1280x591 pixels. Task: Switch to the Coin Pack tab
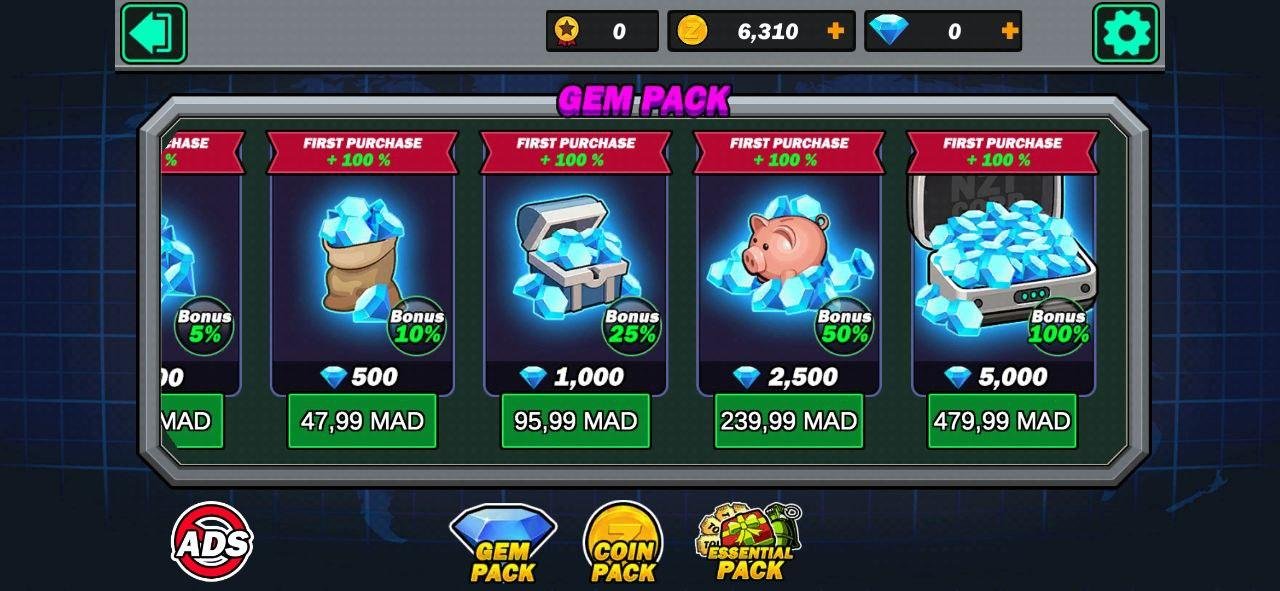(x=623, y=543)
